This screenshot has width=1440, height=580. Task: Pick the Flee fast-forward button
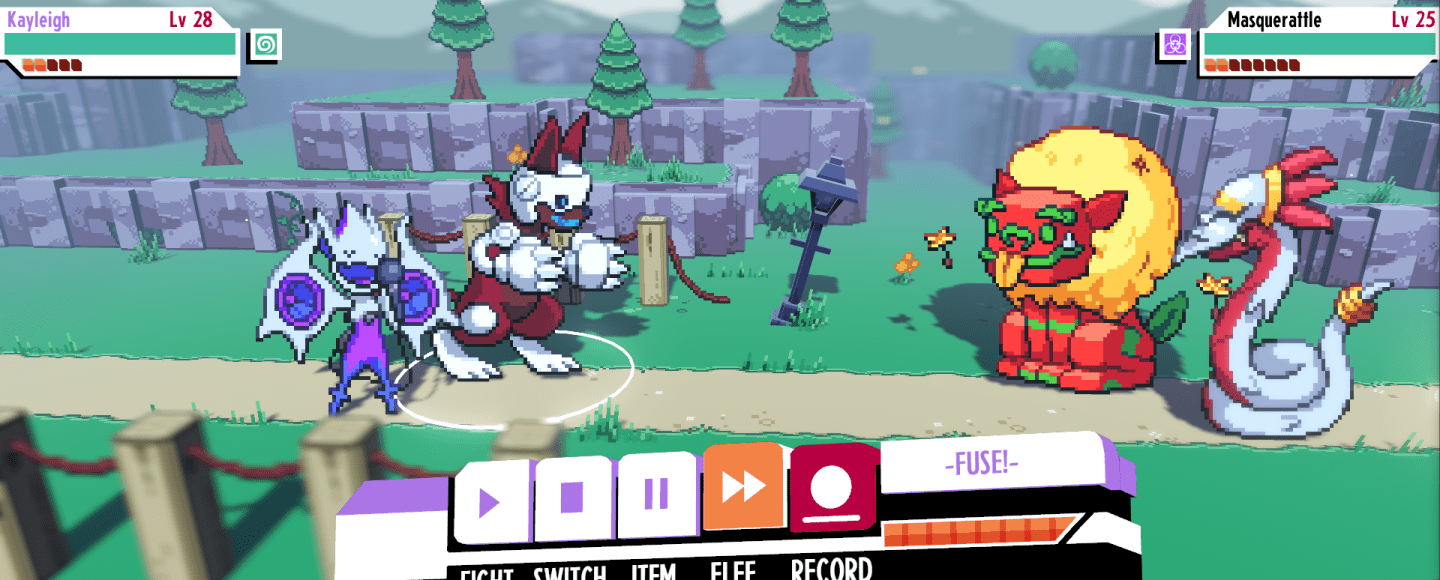point(742,487)
